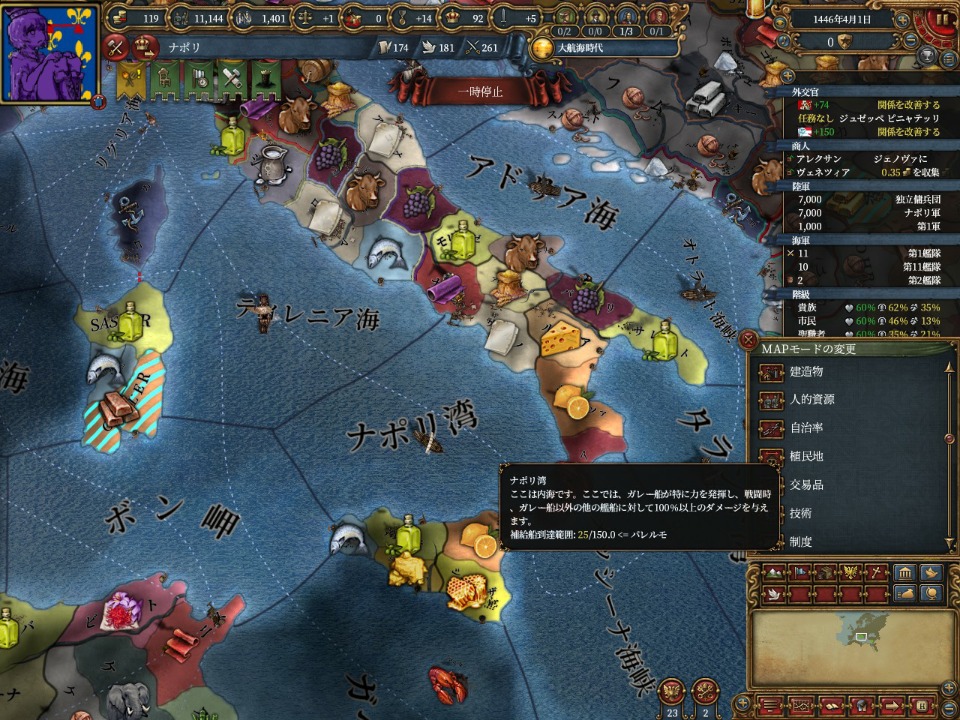The height and width of the screenshot is (720, 960).
Task: Close the MAPモードの変更 panel
Action: coord(749,340)
